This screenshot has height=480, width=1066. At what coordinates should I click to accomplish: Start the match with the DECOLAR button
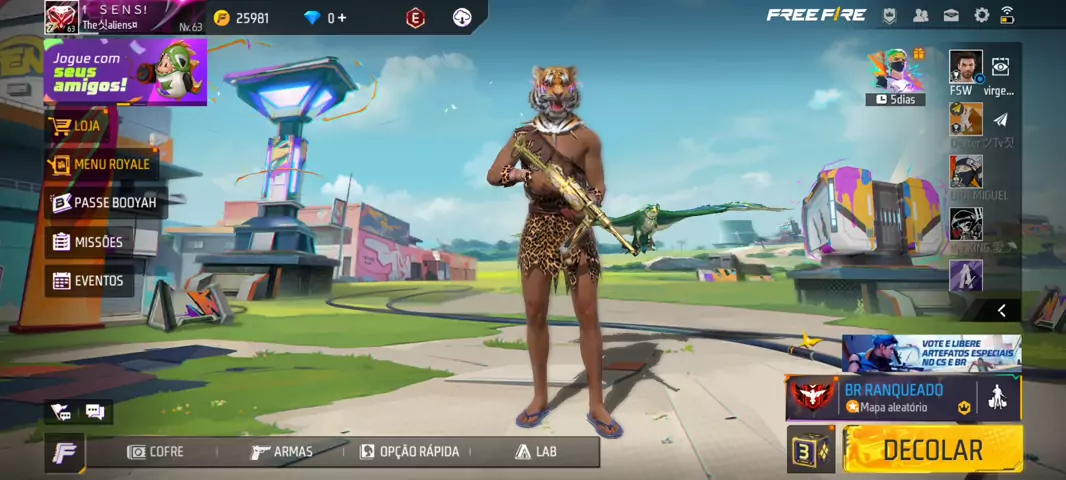click(x=932, y=449)
